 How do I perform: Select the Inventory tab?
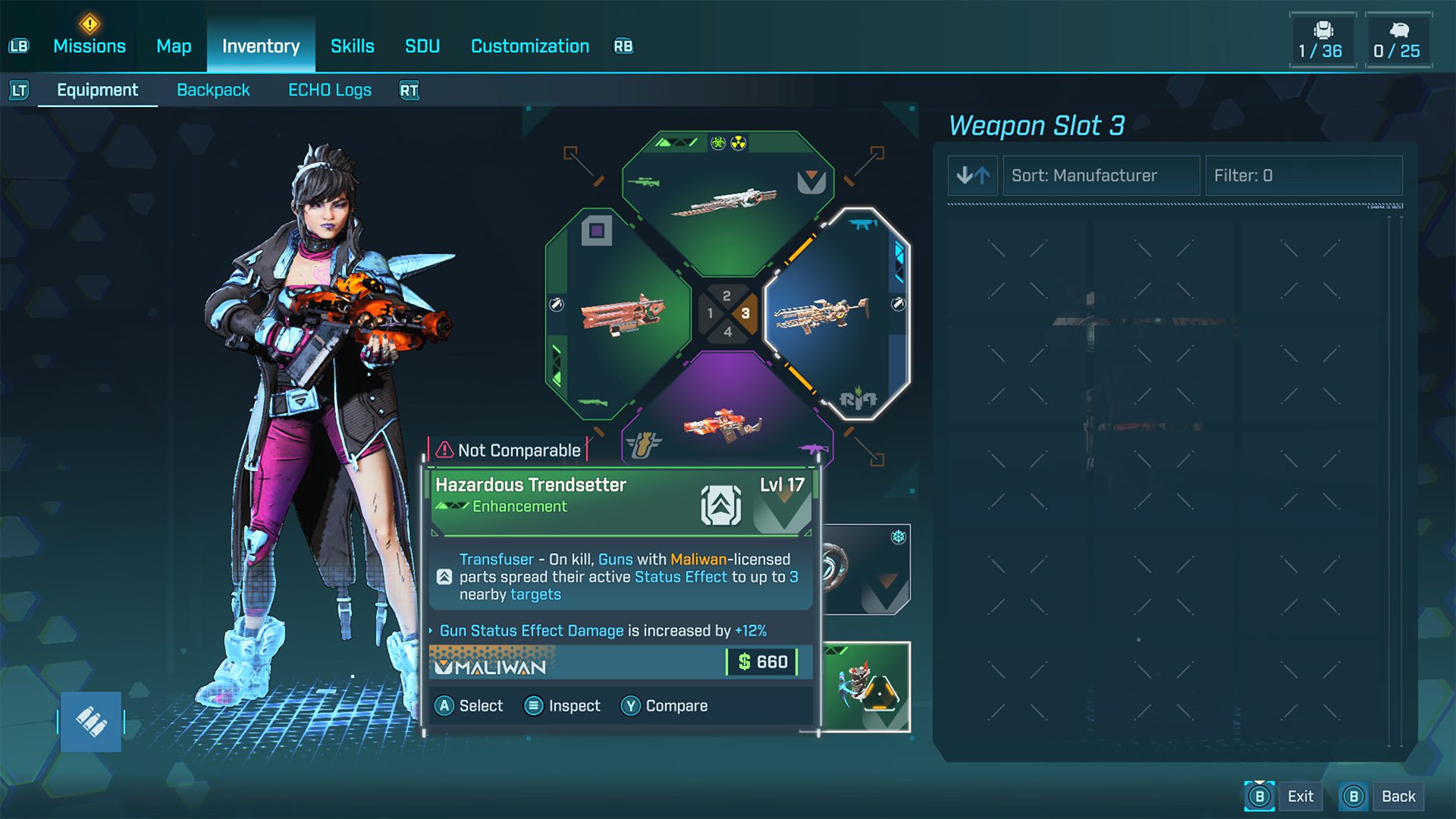[261, 46]
